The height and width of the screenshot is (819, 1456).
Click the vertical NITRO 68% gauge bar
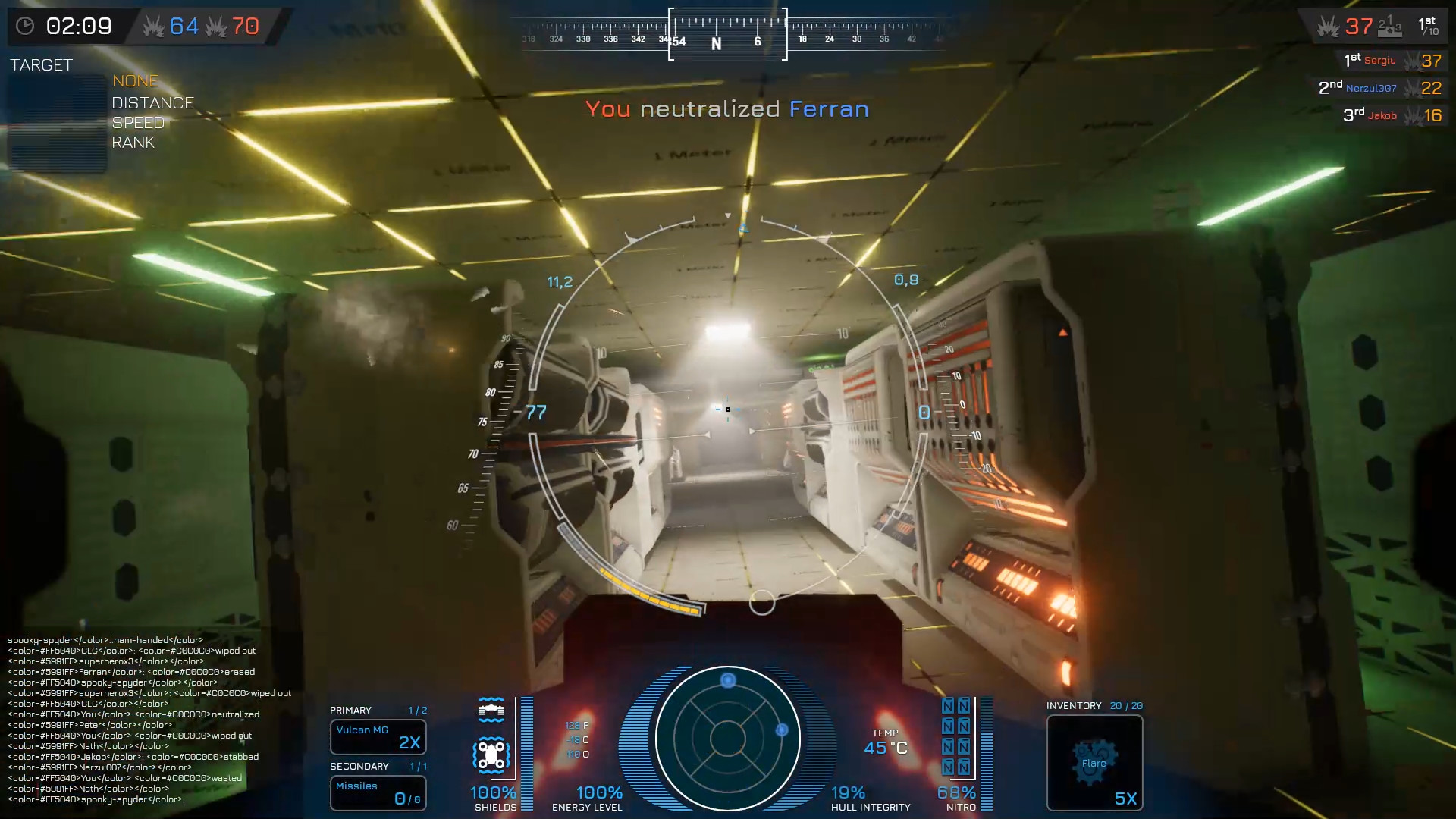986,751
